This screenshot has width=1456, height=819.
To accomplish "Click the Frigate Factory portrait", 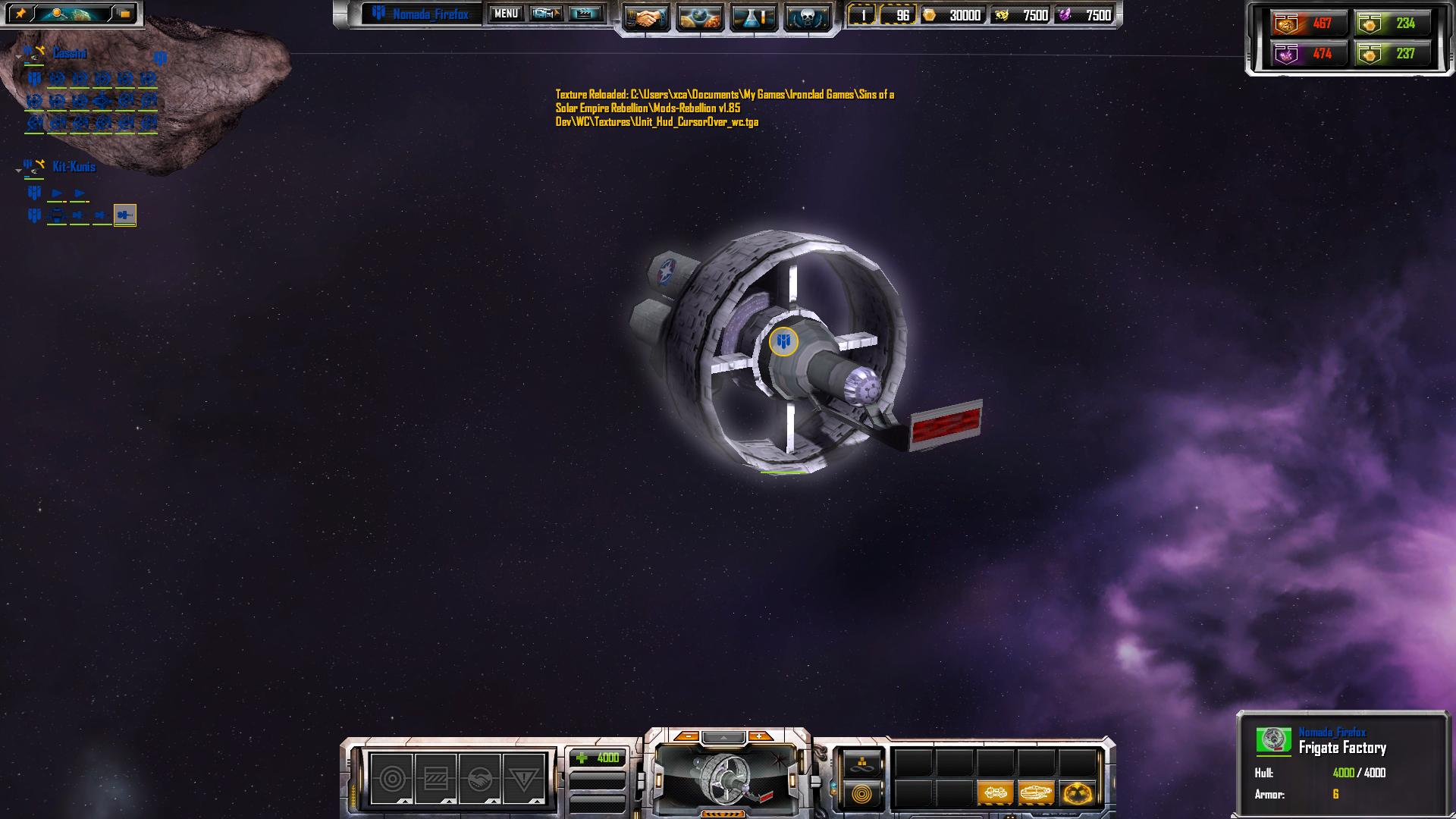I will [726, 779].
